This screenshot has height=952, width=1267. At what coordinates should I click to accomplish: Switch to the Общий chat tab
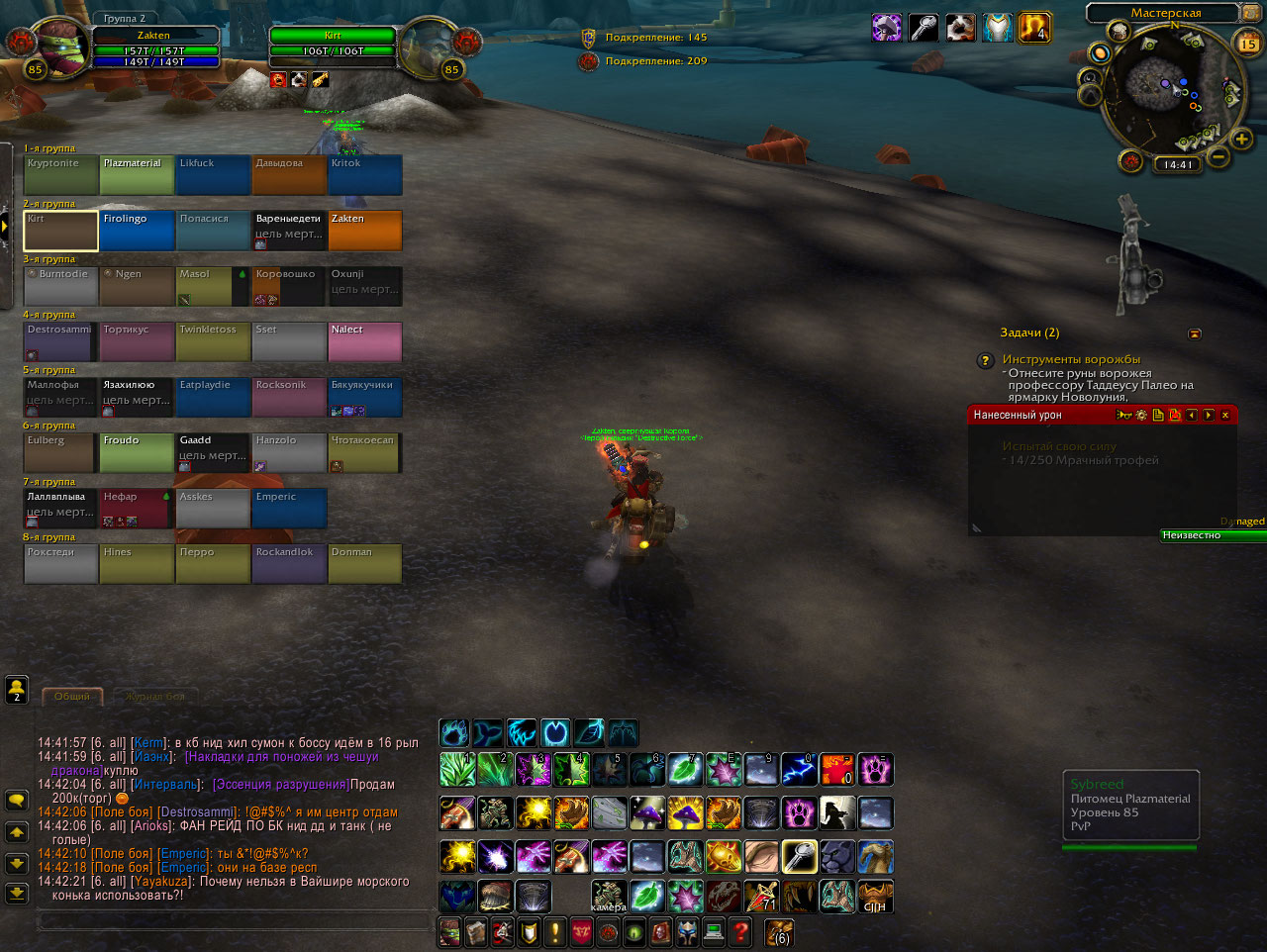pos(72,697)
